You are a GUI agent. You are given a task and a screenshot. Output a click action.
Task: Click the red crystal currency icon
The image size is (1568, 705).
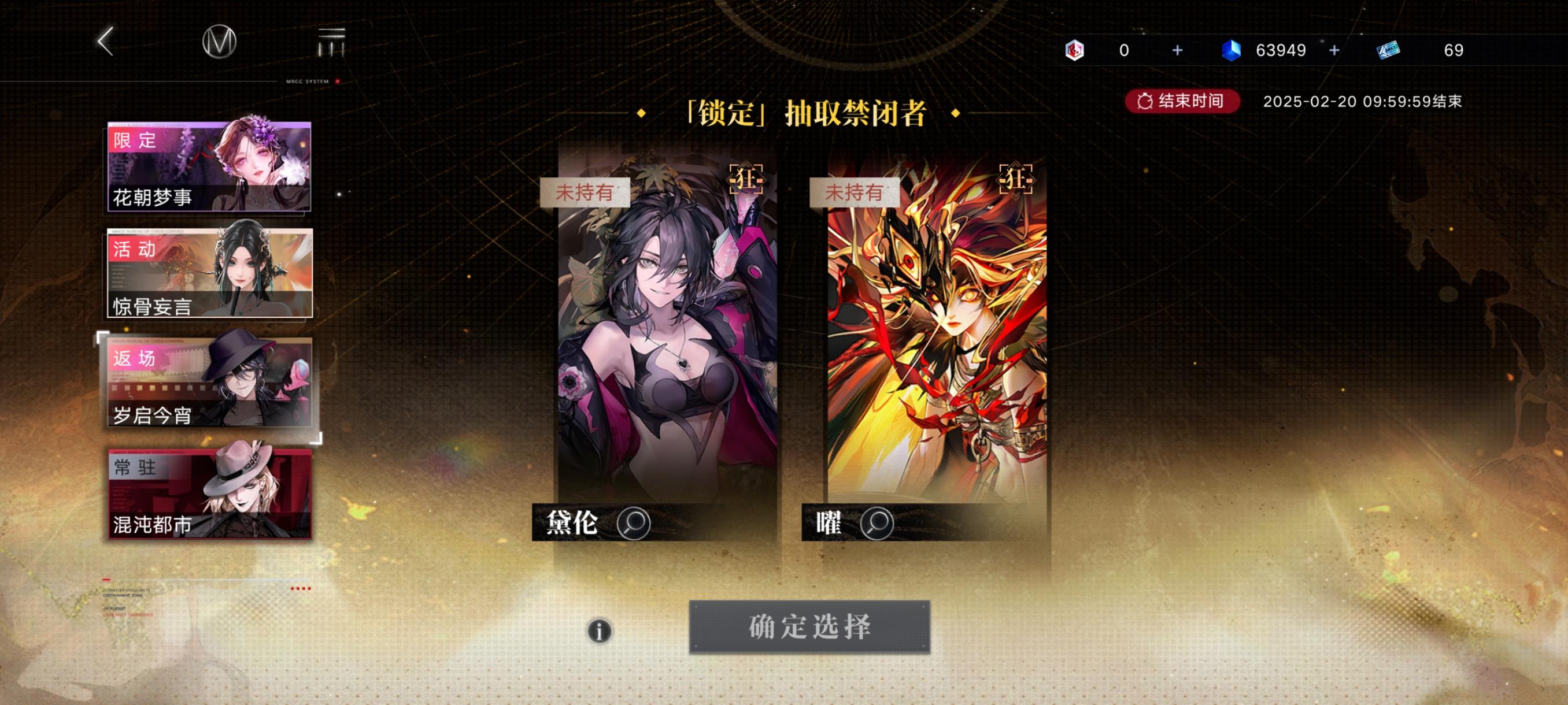[1075, 50]
